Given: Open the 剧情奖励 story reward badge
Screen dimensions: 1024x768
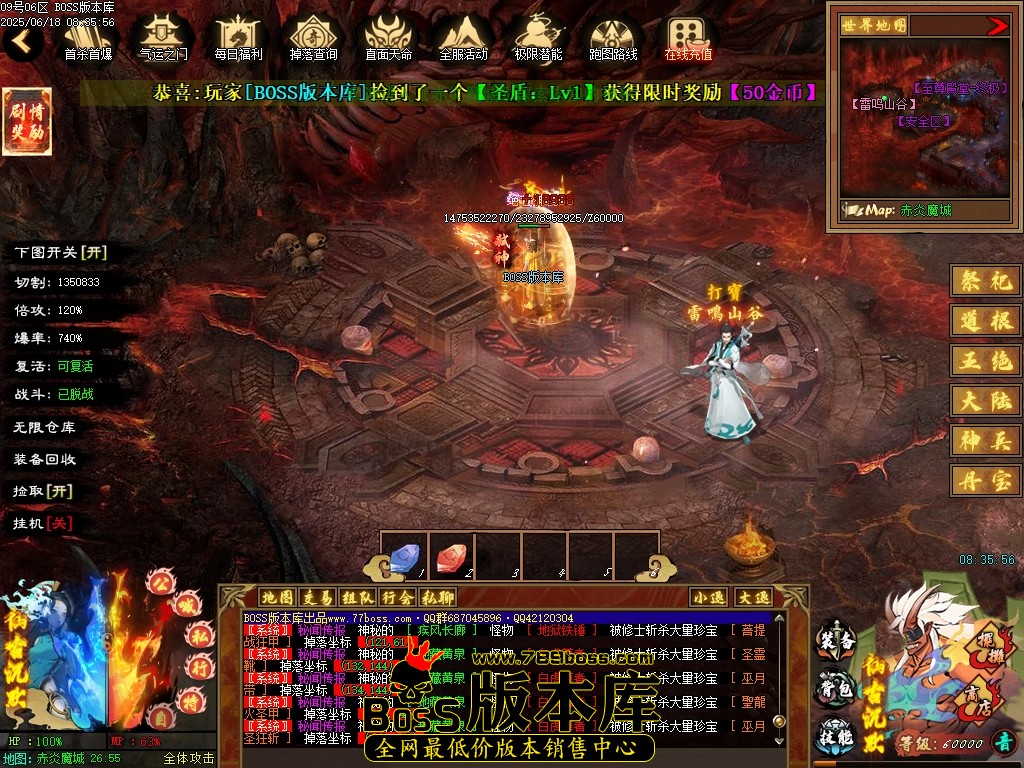Looking at the screenshot, I should pos(27,122).
